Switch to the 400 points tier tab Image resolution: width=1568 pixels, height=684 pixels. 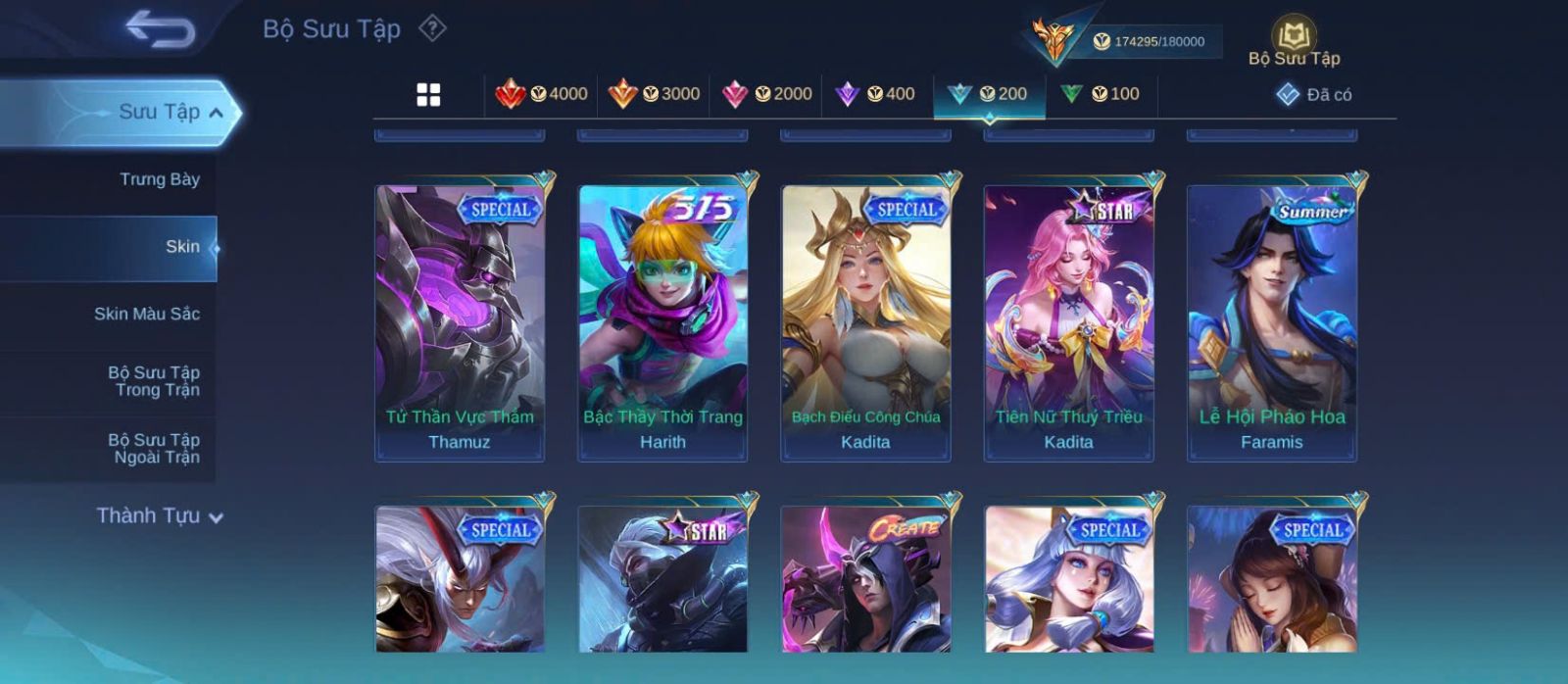click(x=875, y=94)
